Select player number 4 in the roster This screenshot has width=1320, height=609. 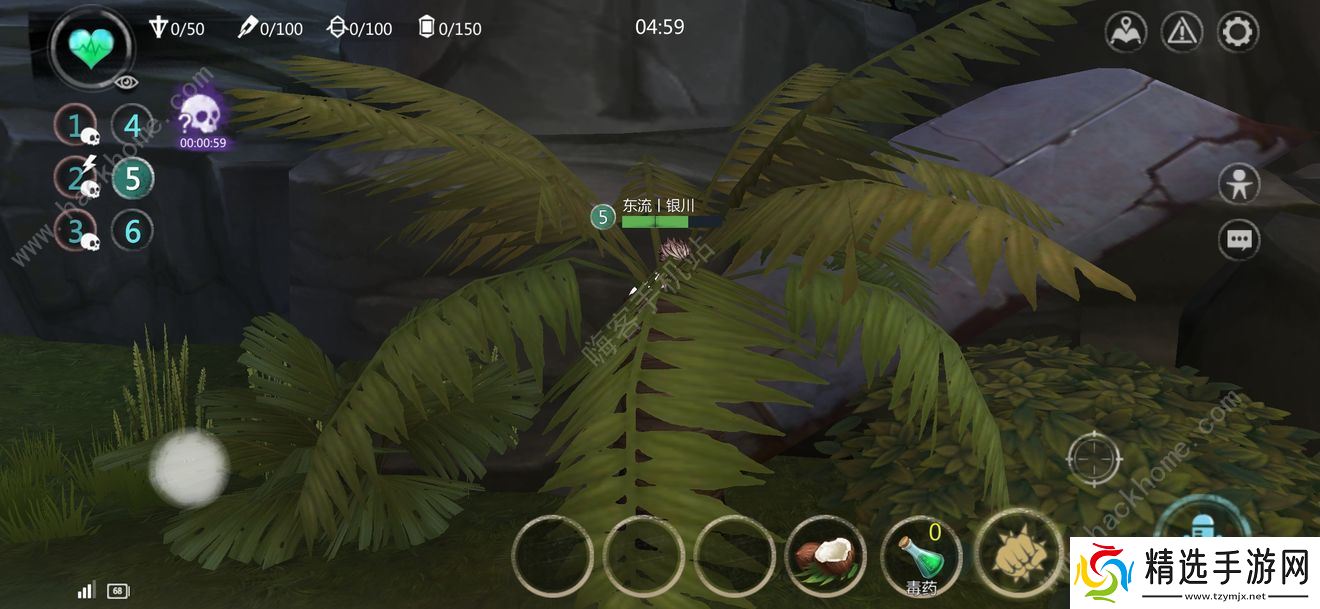[x=131, y=126]
